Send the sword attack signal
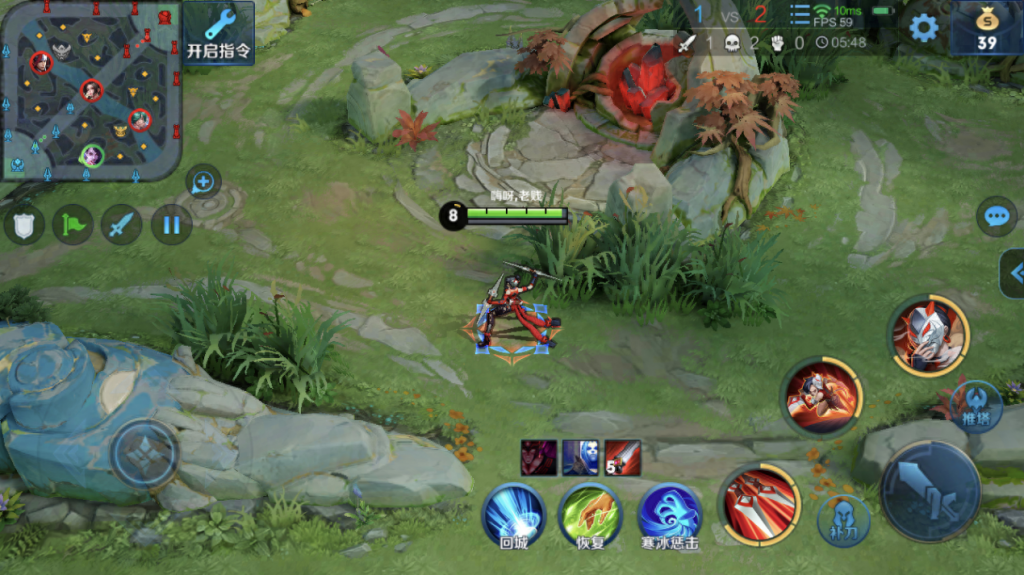This screenshot has width=1024, height=575. [x=122, y=224]
